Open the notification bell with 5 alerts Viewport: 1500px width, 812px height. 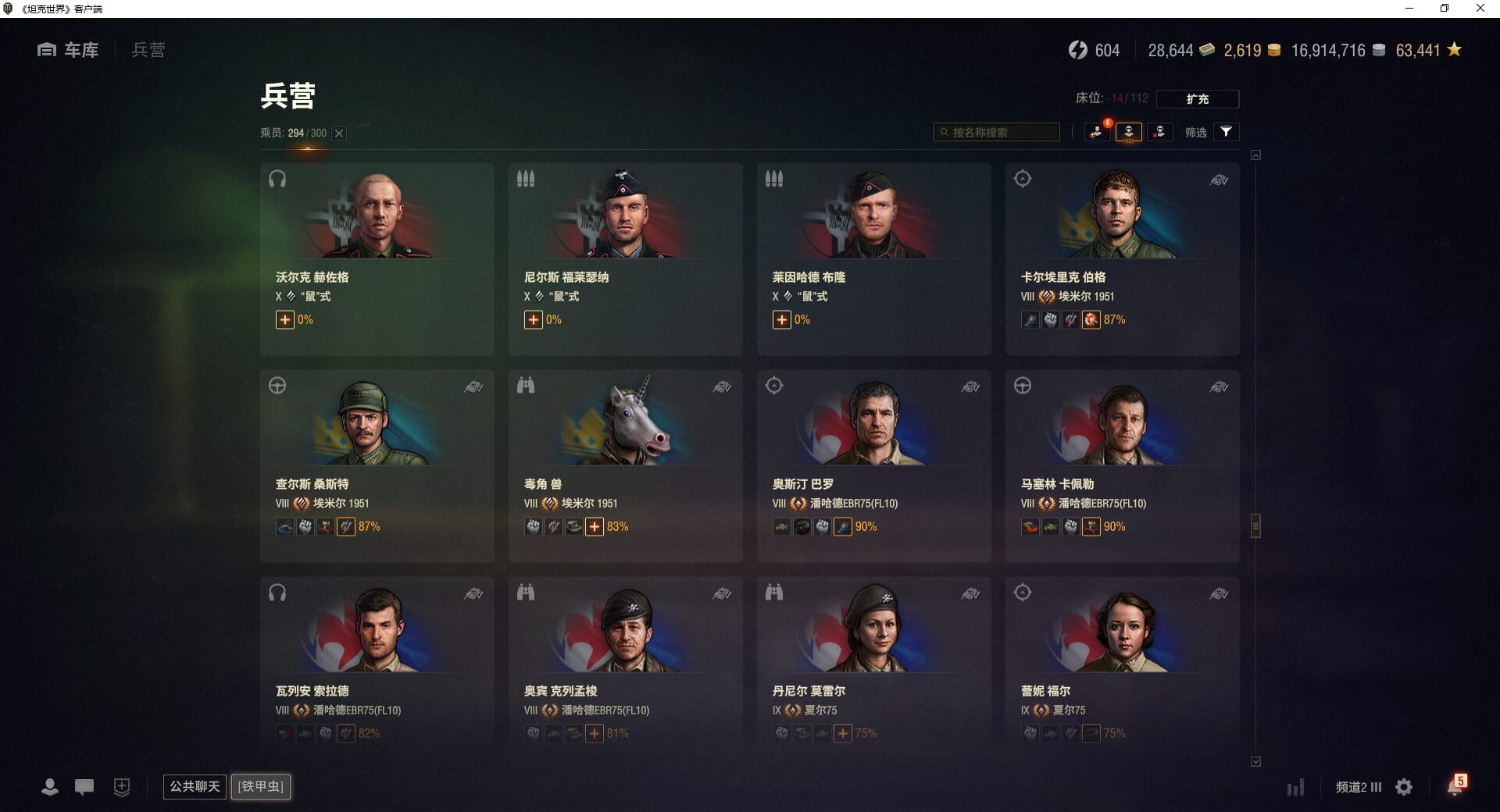[1455, 785]
